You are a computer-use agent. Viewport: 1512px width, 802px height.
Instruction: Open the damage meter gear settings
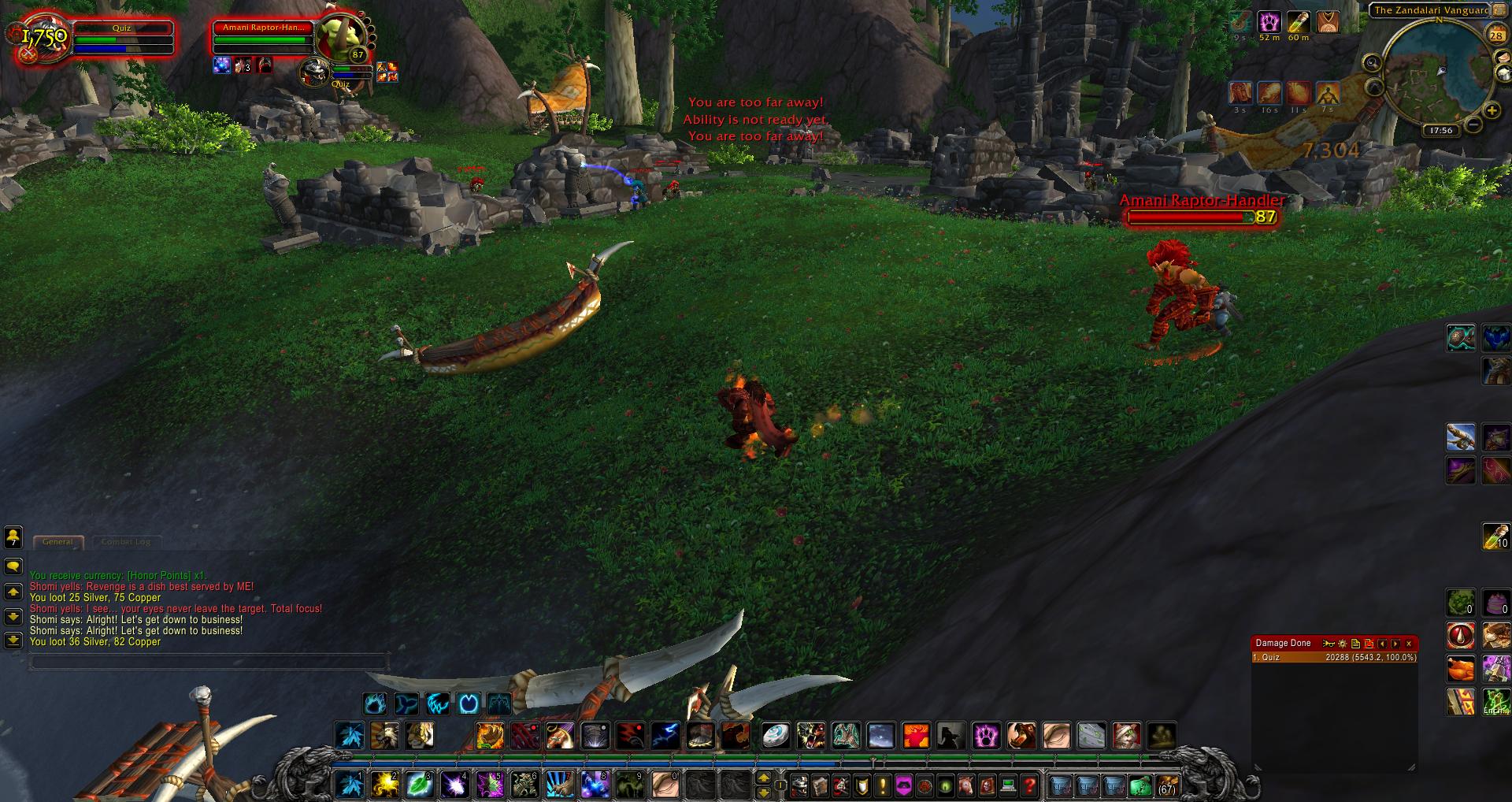pyautogui.click(x=1343, y=644)
